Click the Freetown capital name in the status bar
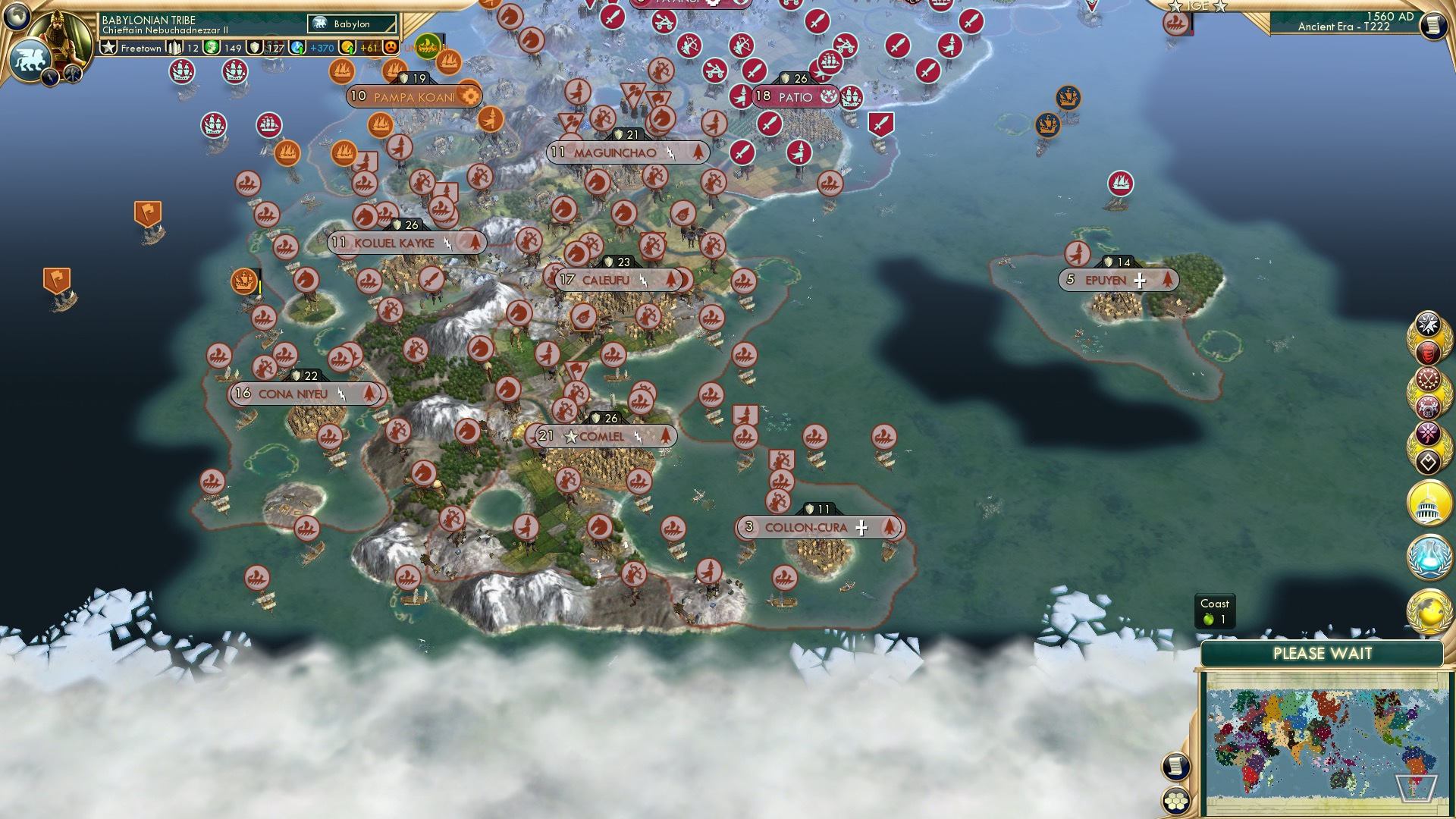Viewport: 1456px width, 819px height. point(141,49)
